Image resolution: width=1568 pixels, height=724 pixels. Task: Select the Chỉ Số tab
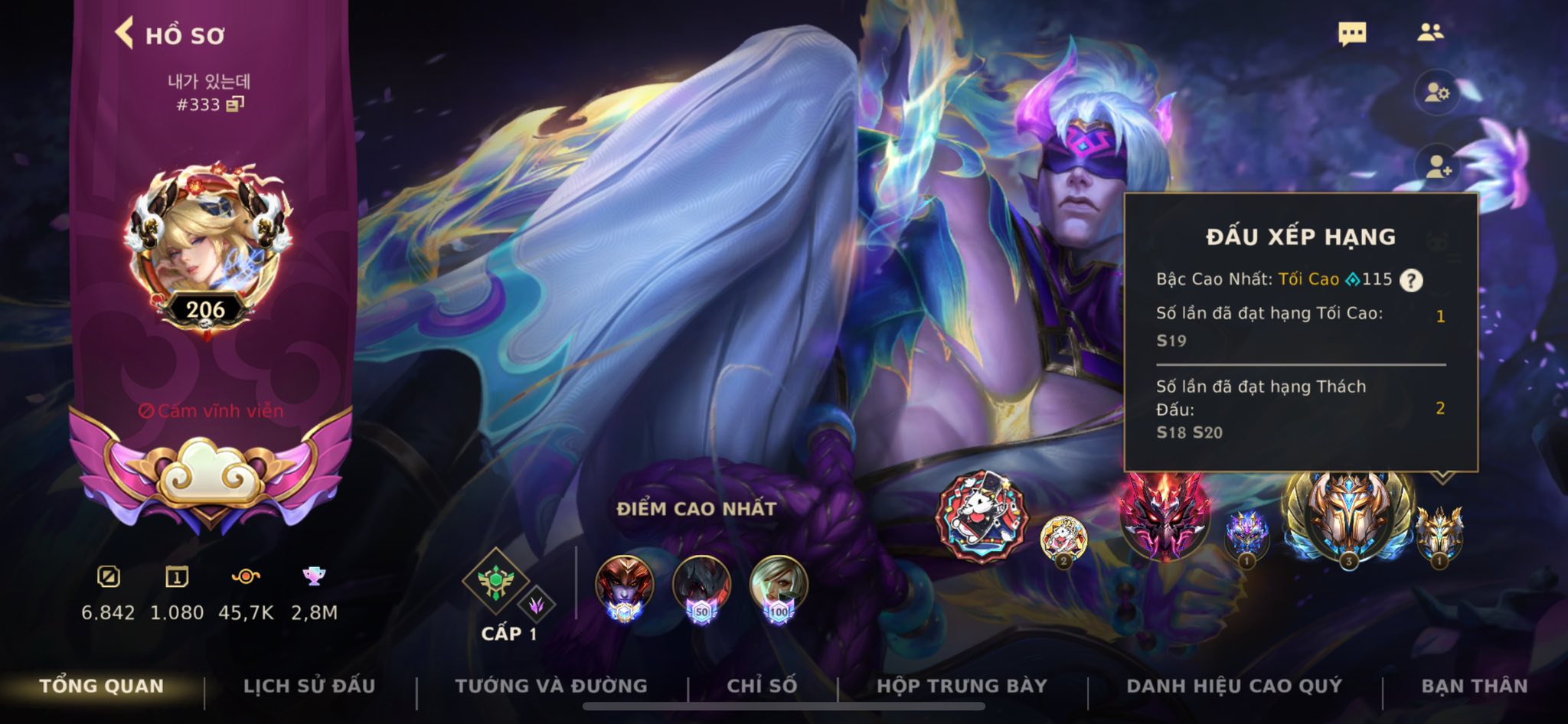pyautogui.click(x=762, y=686)
